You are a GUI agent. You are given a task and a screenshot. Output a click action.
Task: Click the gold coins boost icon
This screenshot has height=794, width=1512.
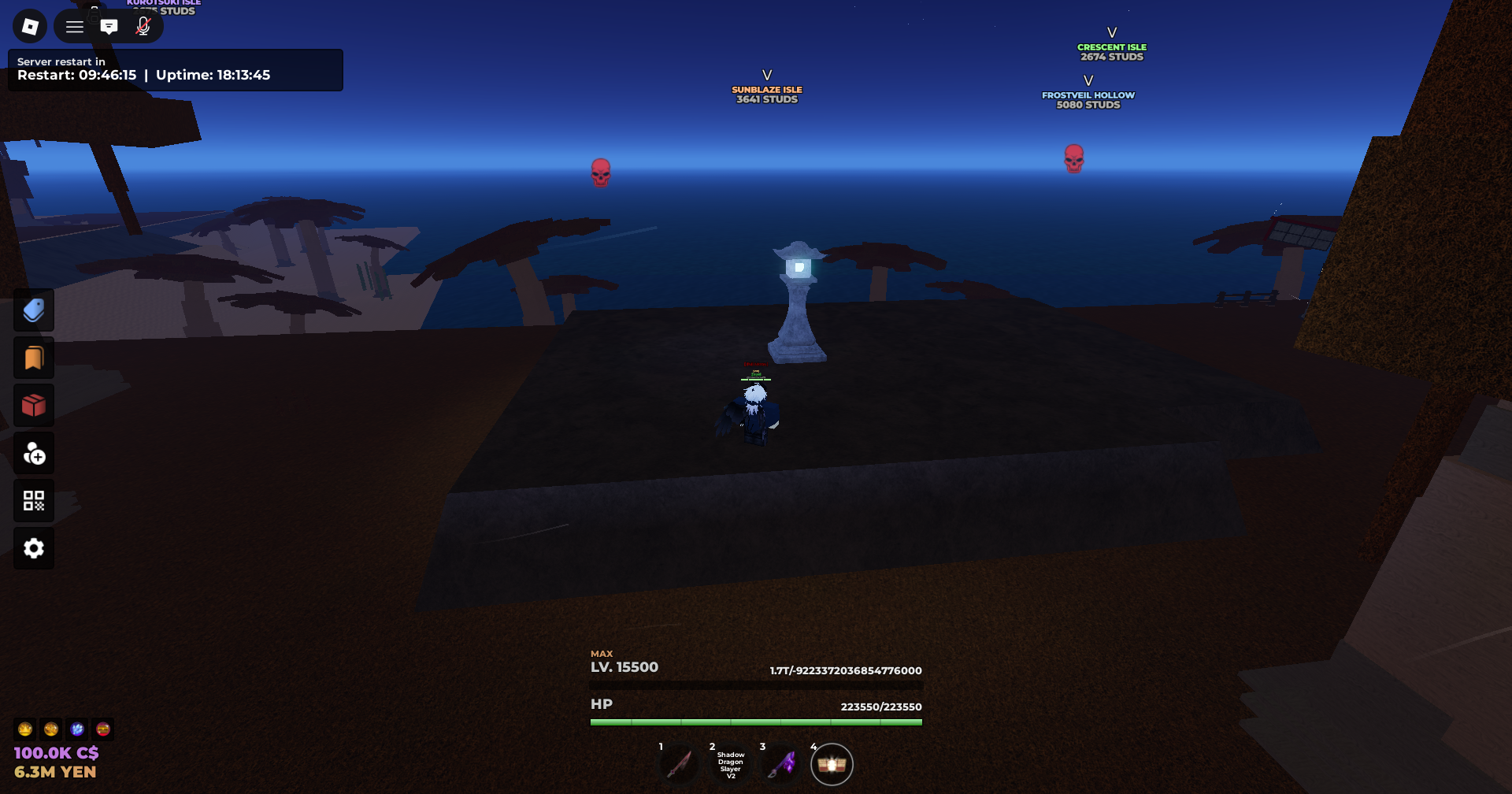[51, 729]
